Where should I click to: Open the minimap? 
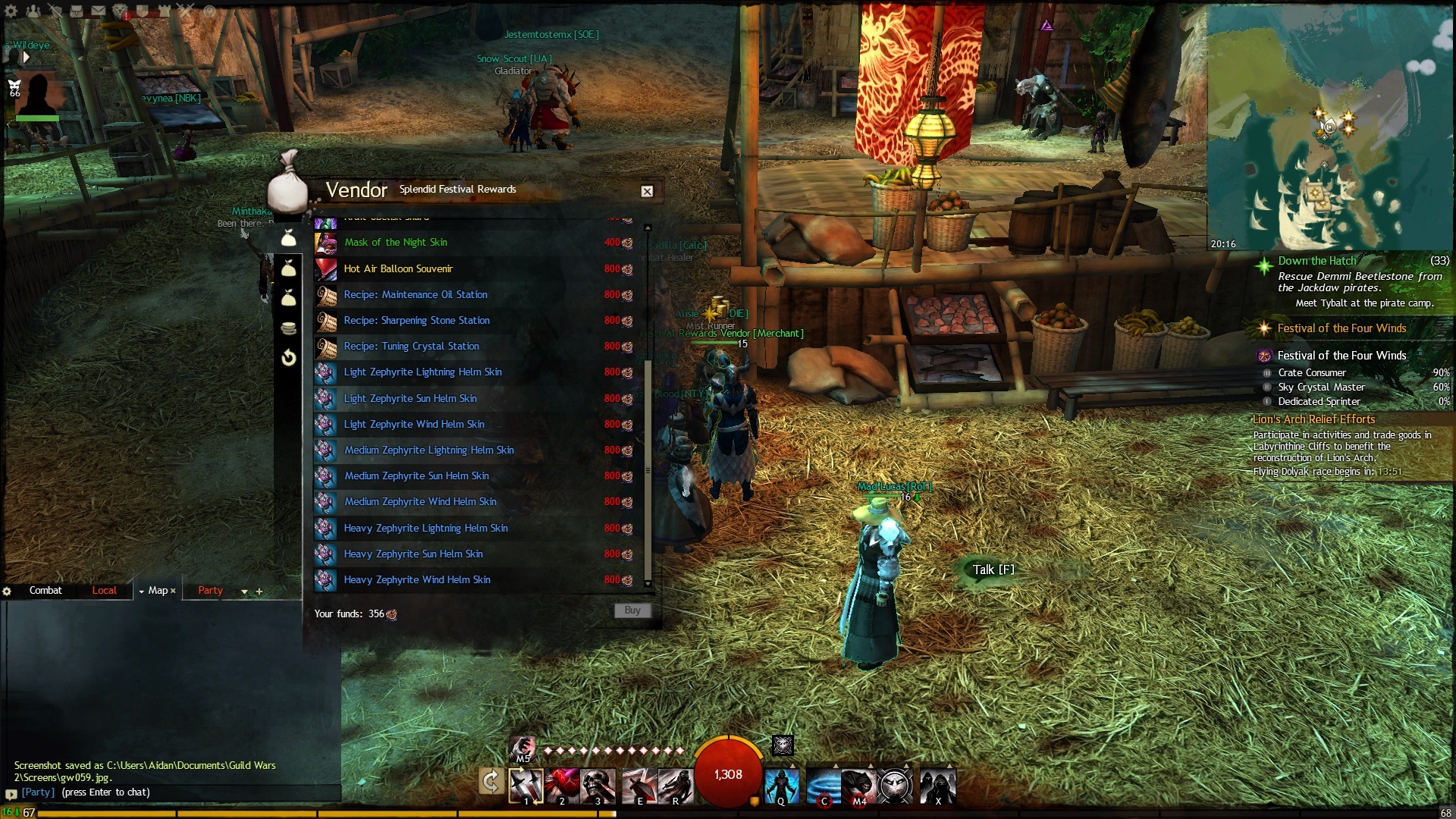point(1330,127)
